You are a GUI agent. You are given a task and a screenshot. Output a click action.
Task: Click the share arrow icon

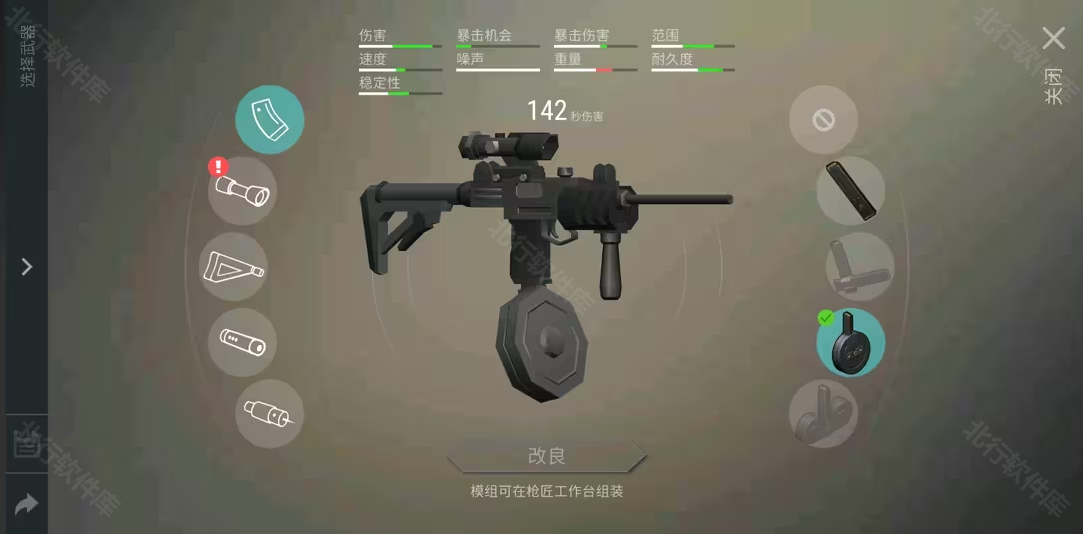pyautogui.click(x=26, y=504)
